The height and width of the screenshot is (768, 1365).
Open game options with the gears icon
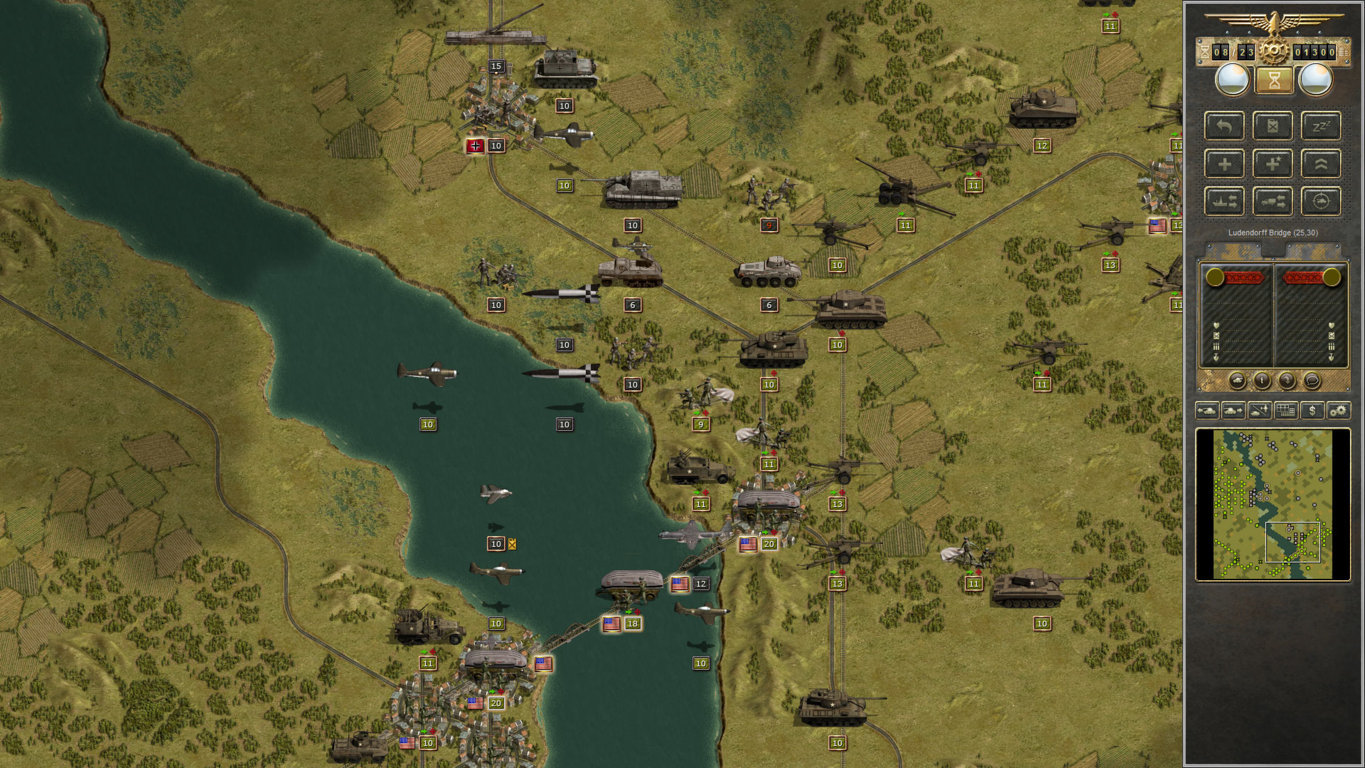coord(1337,410)
